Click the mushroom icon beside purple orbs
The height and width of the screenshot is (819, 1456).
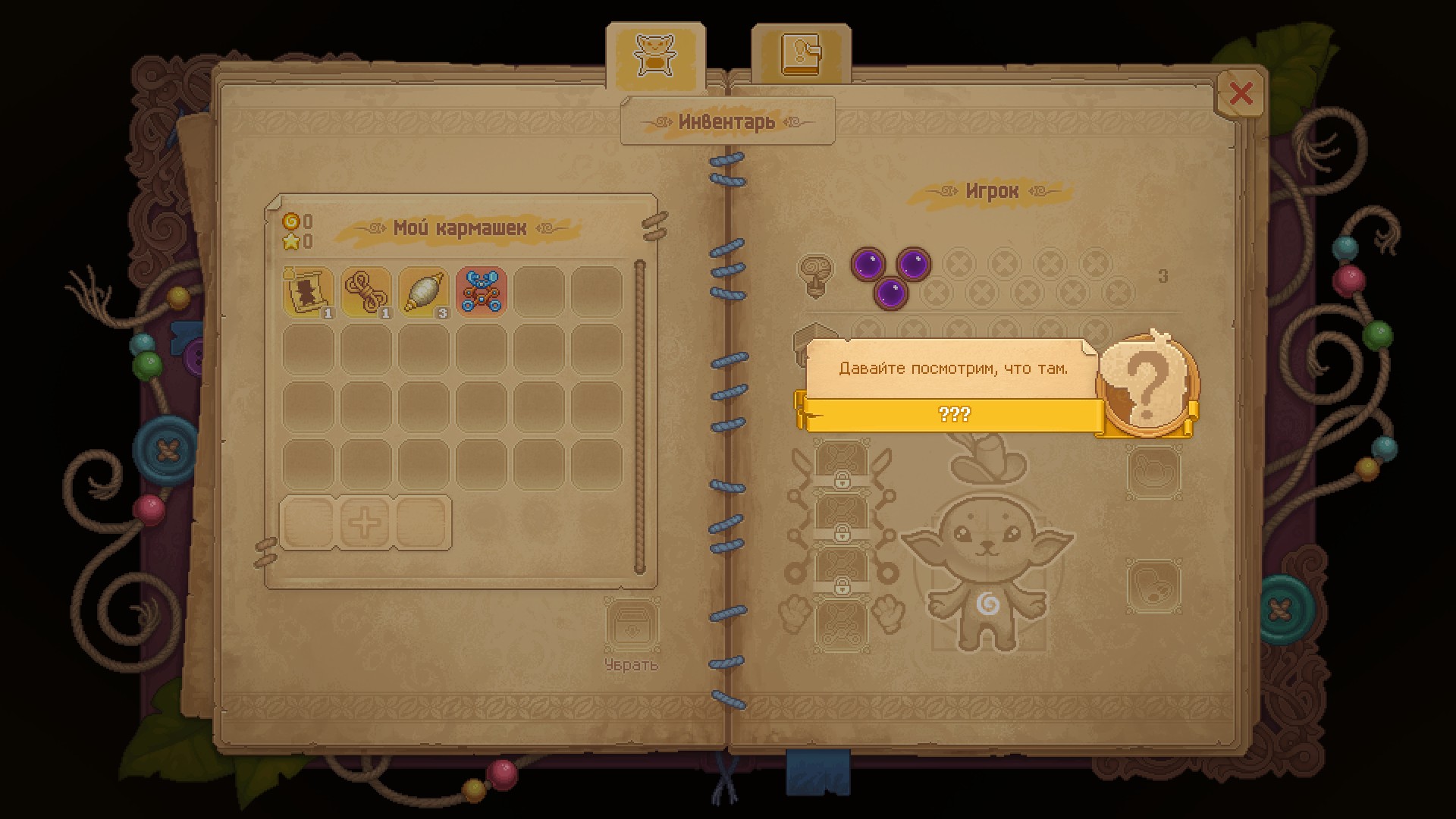point(816,275)
